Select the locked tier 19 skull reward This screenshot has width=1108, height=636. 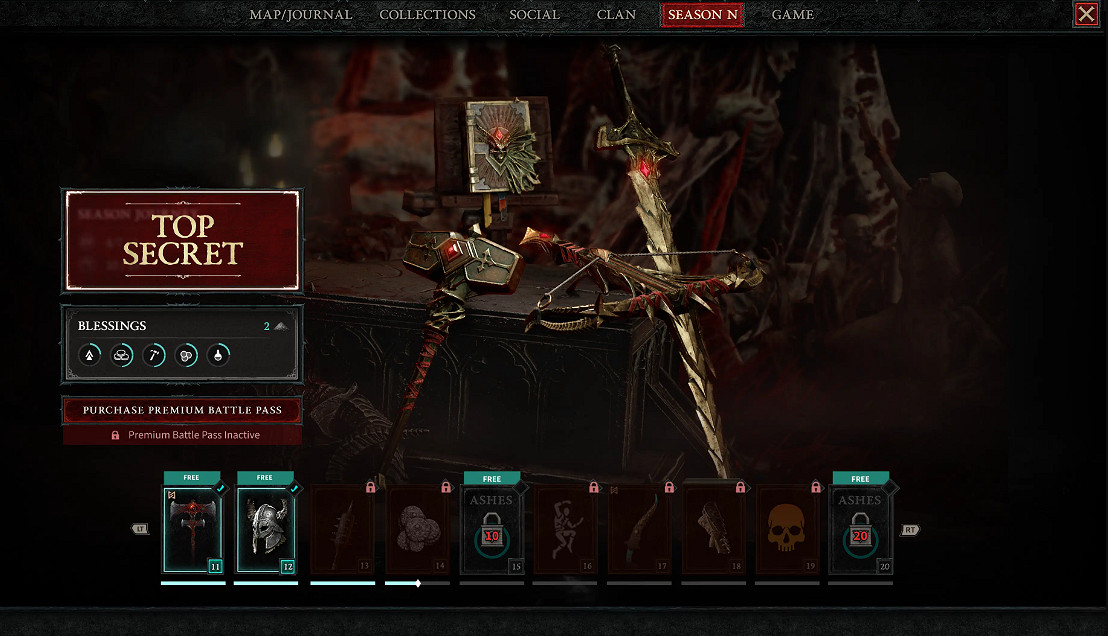[787, 530]
